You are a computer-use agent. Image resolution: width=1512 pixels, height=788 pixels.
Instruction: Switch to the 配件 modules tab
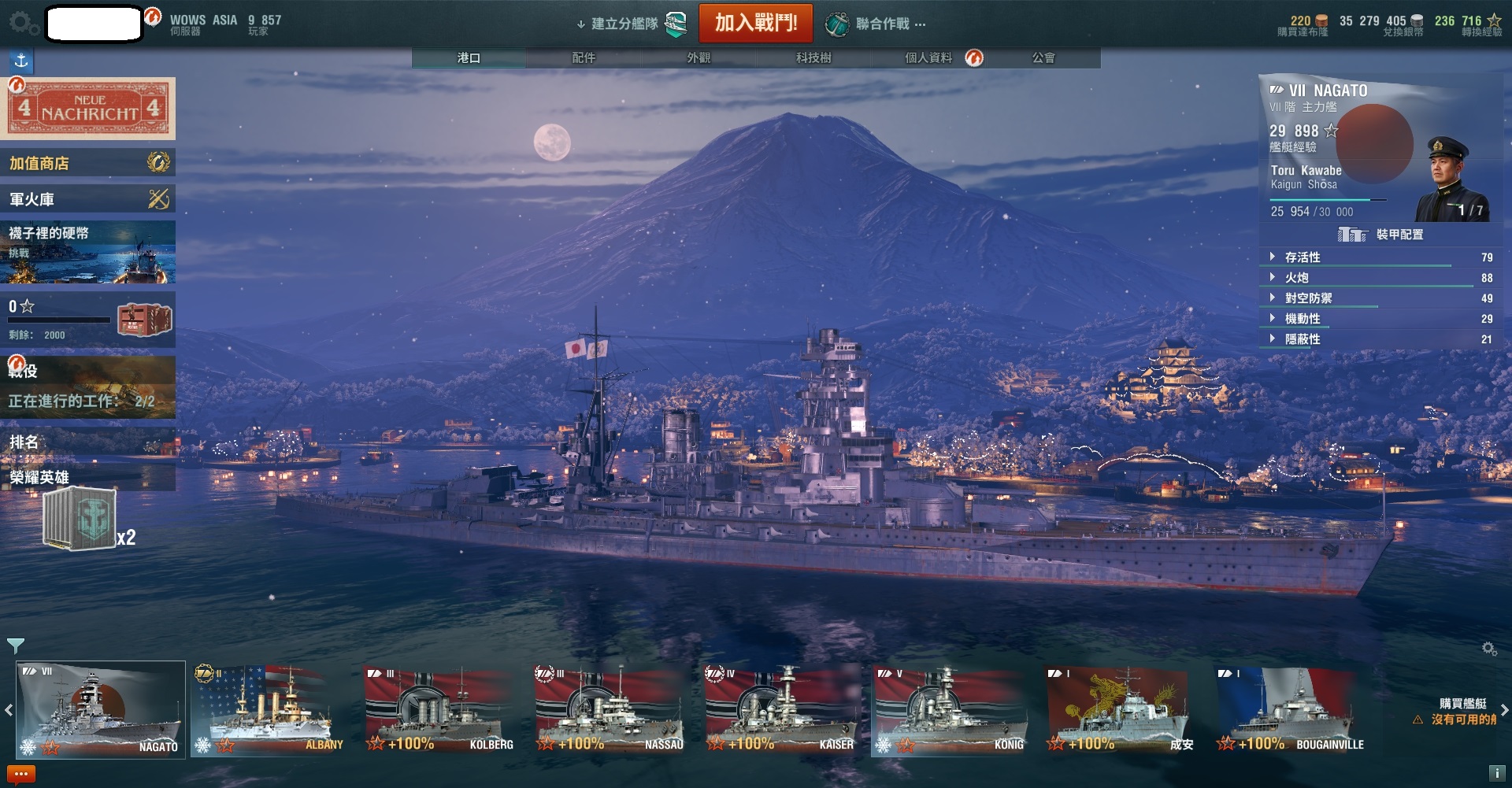tap(584, 57)
